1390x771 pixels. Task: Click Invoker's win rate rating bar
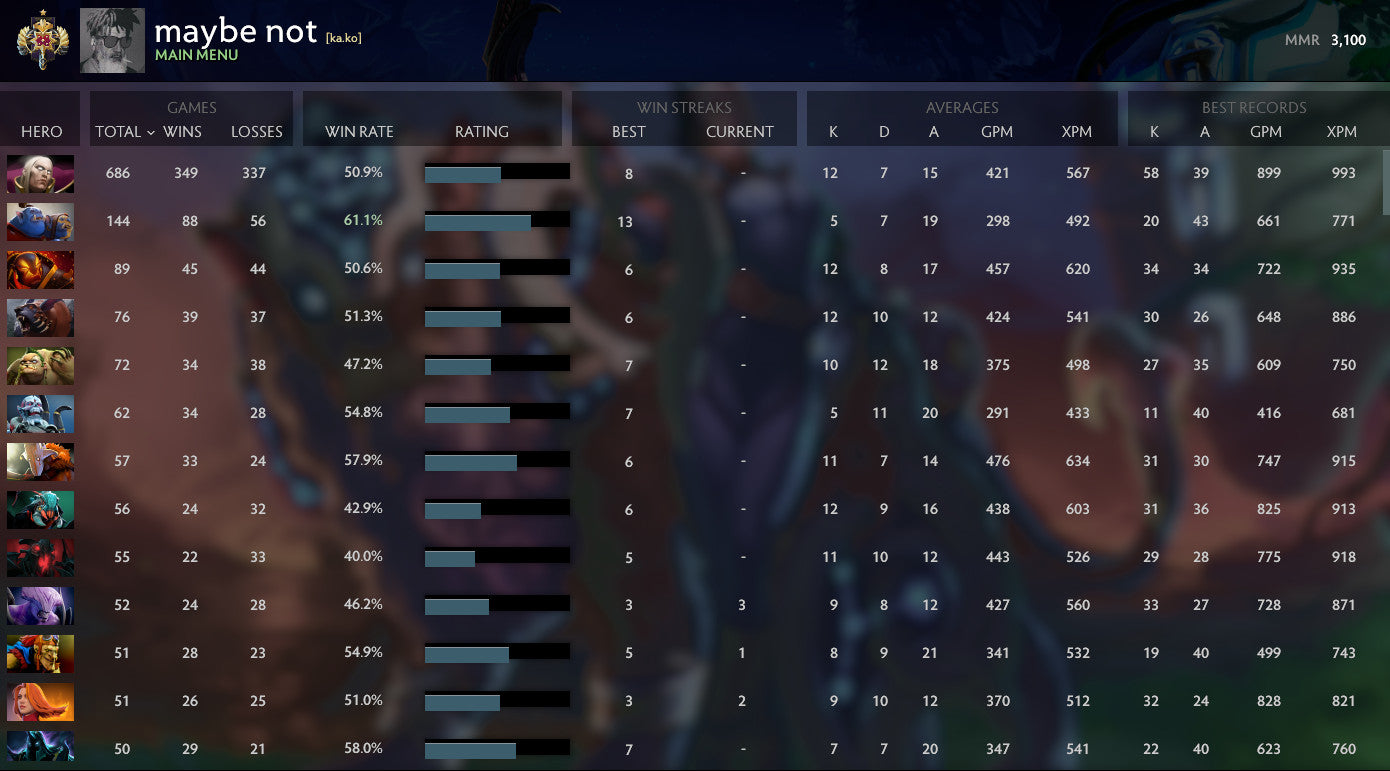coord(497,171)
